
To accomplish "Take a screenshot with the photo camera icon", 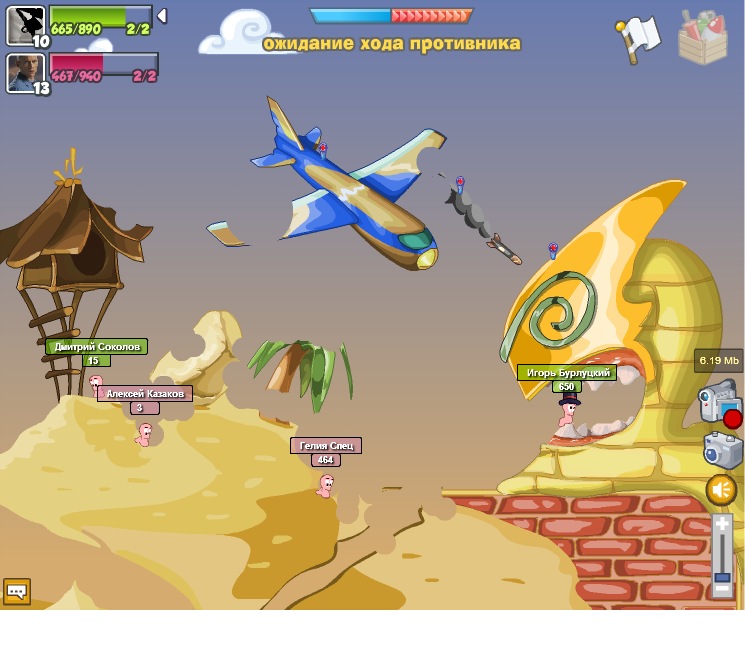I will [x=721, y=450].
